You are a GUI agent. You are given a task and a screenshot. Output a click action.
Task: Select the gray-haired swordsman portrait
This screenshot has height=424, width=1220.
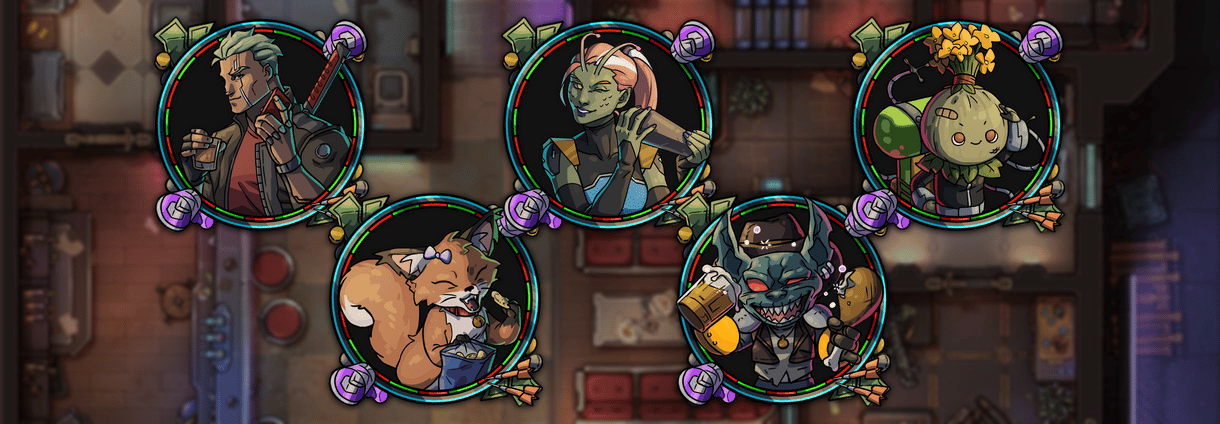(x=263, y=124)
